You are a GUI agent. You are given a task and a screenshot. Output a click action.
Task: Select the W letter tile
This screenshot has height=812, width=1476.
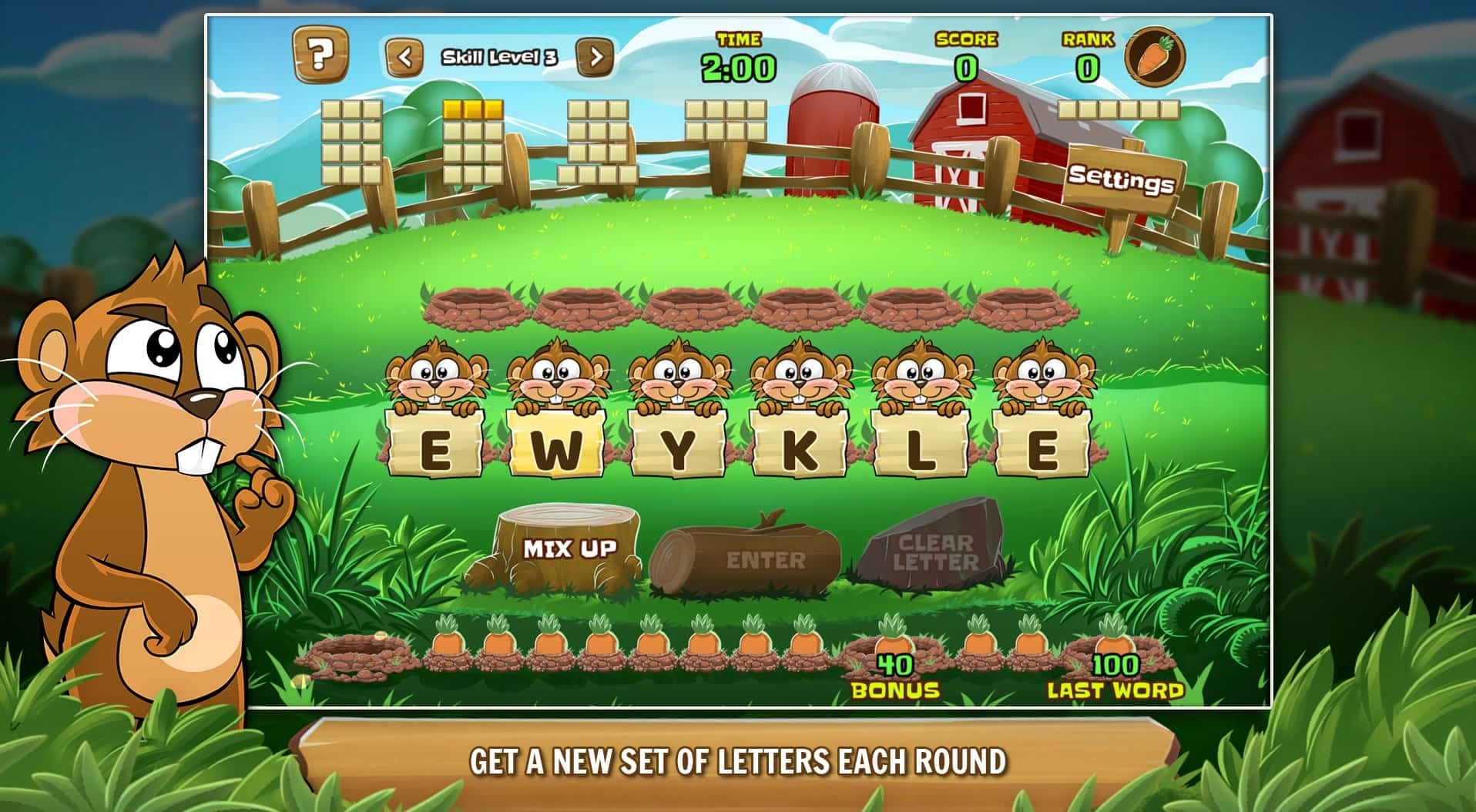tap(555, 450)
